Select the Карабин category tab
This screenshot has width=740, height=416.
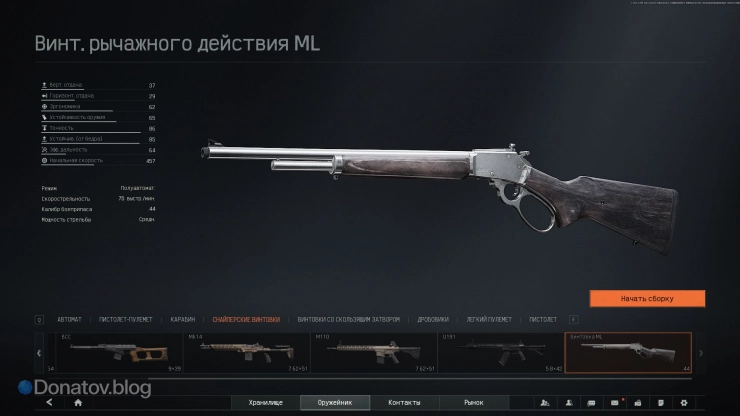pos(182,320)
